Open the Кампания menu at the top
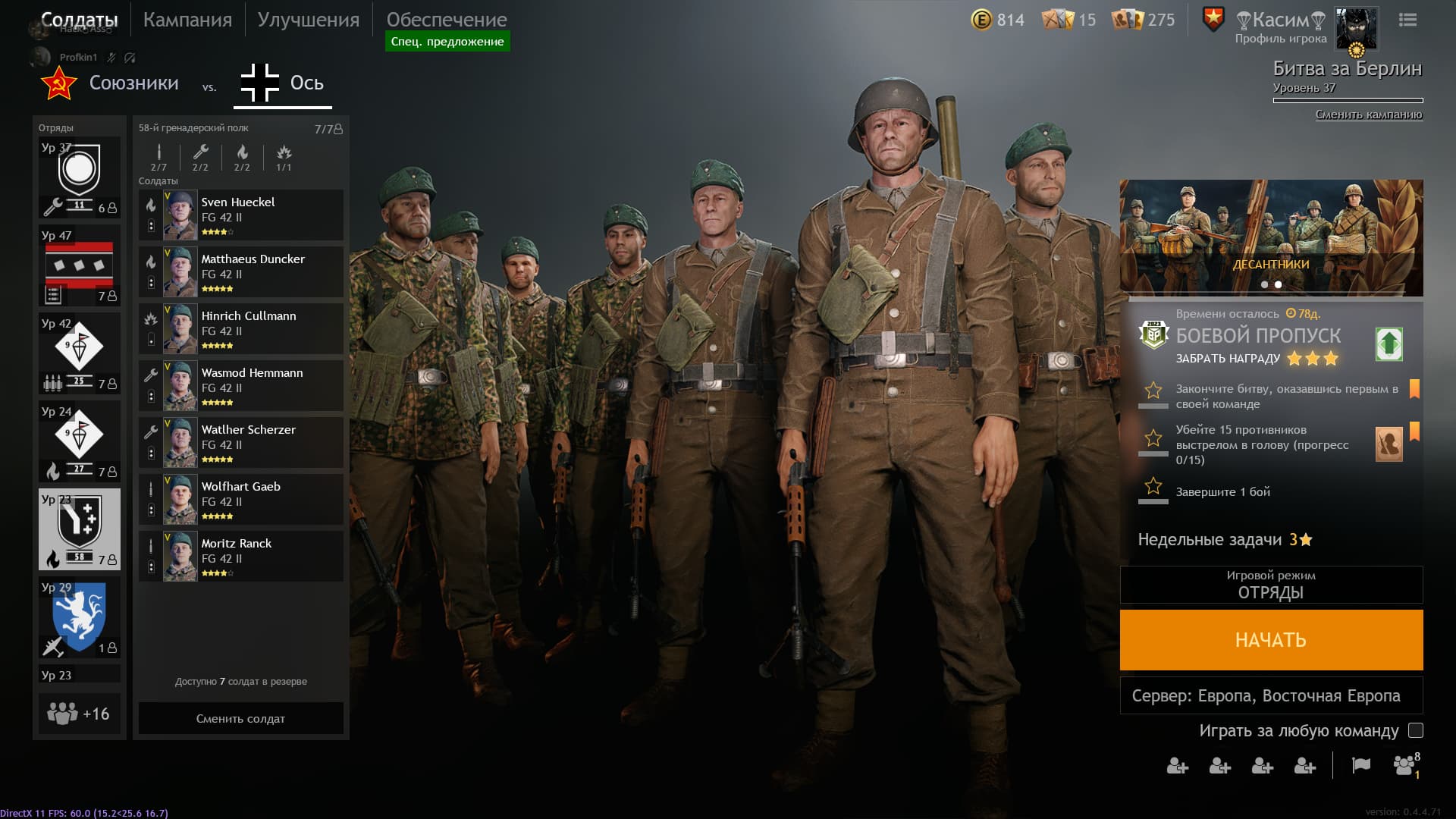This screenshot has height=819, width=1456. pyautogui.click(x=187, y=20)
